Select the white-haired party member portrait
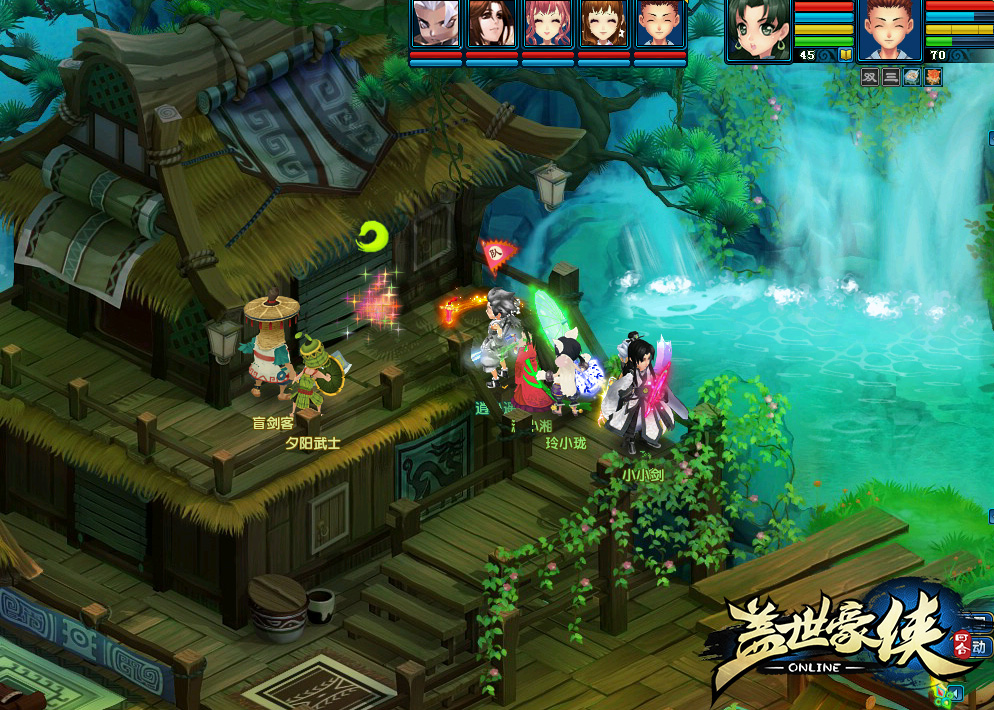The image size is (994, 710). pyautogui.click(x=436, y=24)
